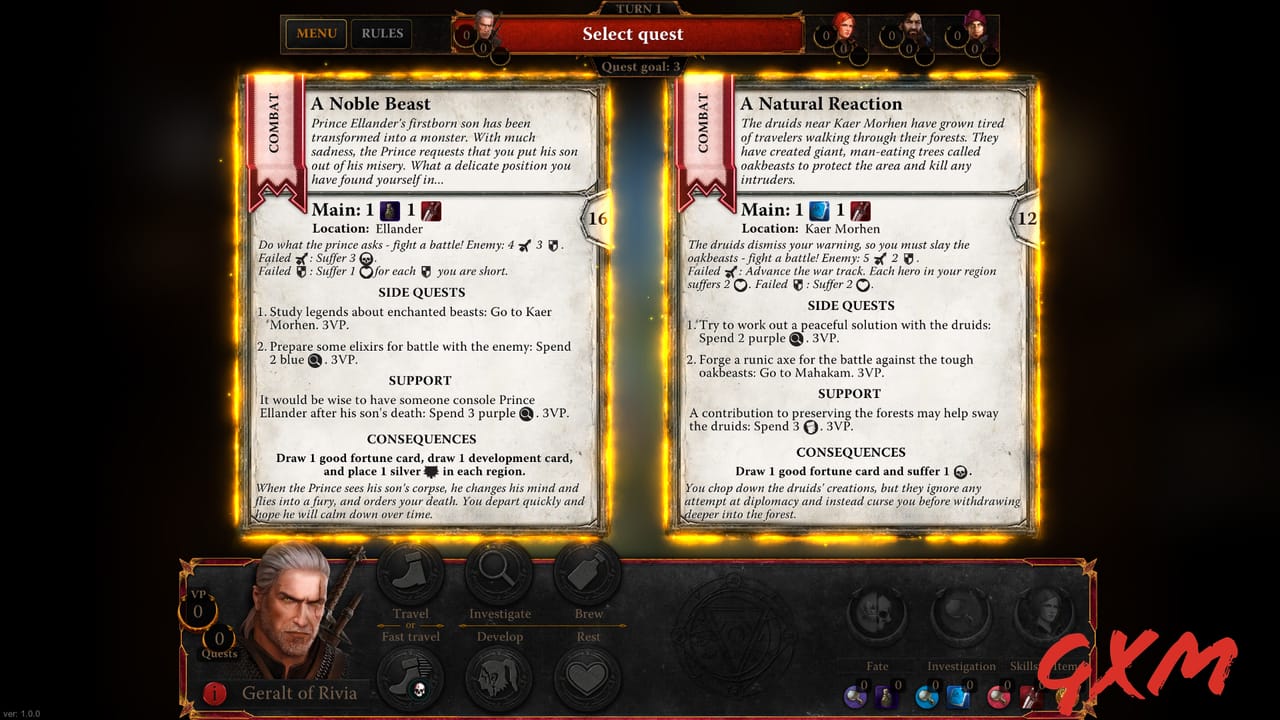
Task: Click the Fast travel boot icon with skull marker
Action: tap(410, 678)
